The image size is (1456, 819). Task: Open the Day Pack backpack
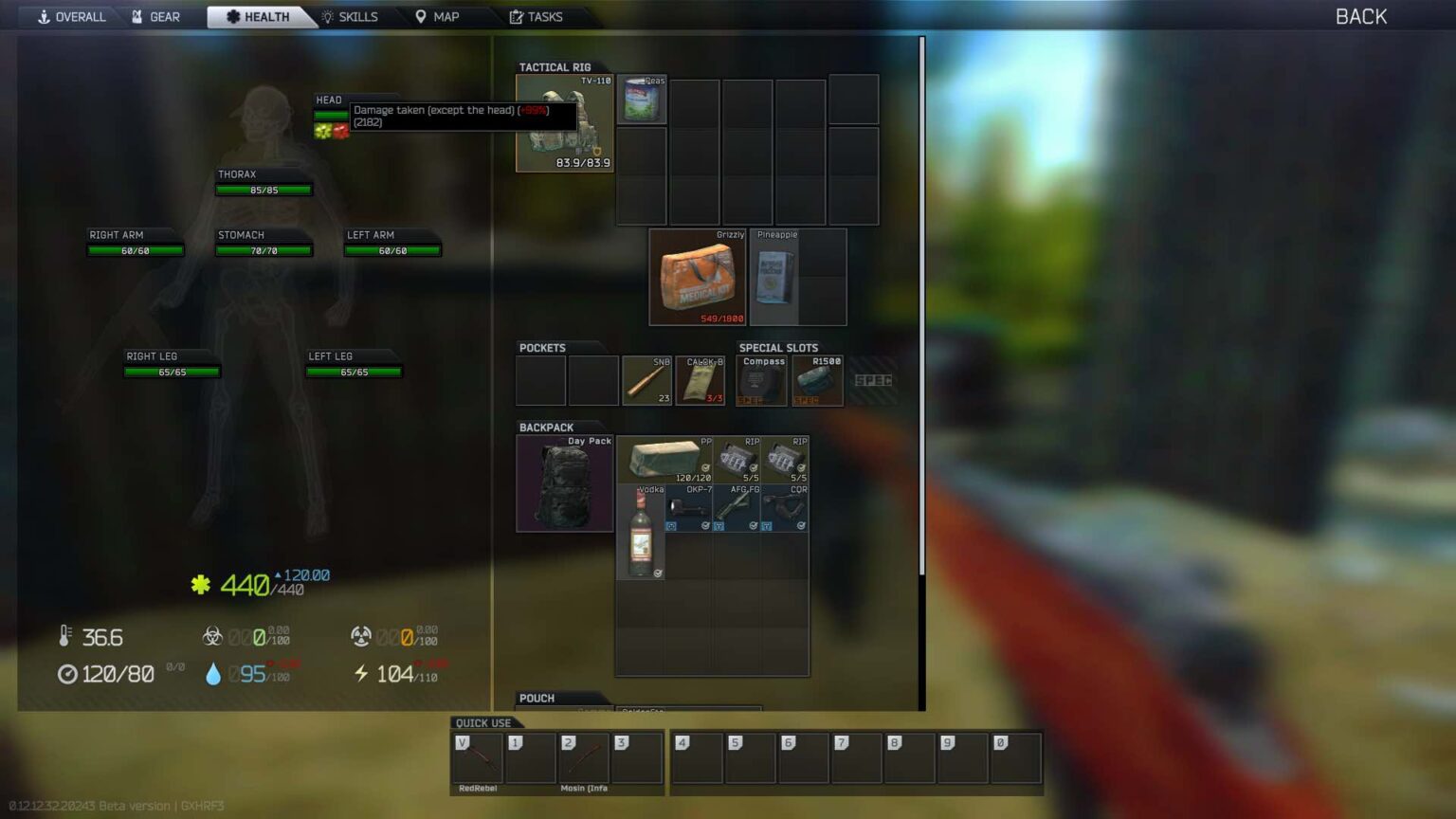pyautogui.click(x=564, y=483)
